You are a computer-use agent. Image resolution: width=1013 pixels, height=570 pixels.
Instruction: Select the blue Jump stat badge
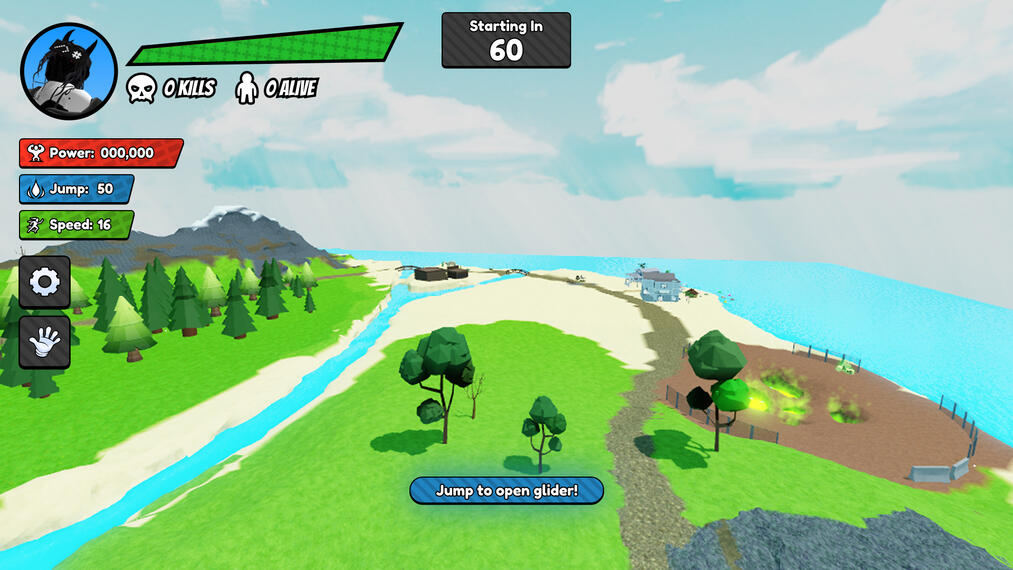(x=76, y=189)
